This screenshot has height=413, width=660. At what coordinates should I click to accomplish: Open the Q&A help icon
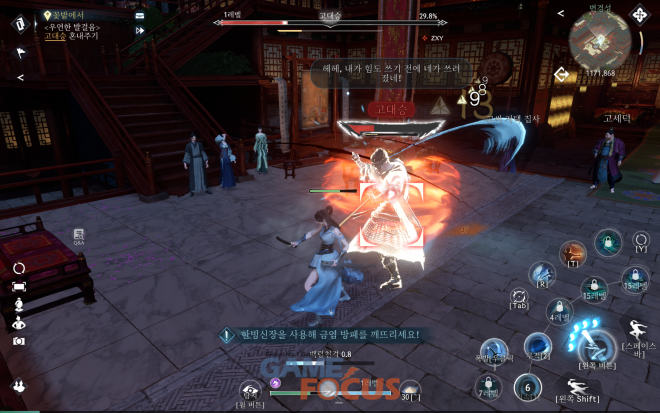coord(79,236)
